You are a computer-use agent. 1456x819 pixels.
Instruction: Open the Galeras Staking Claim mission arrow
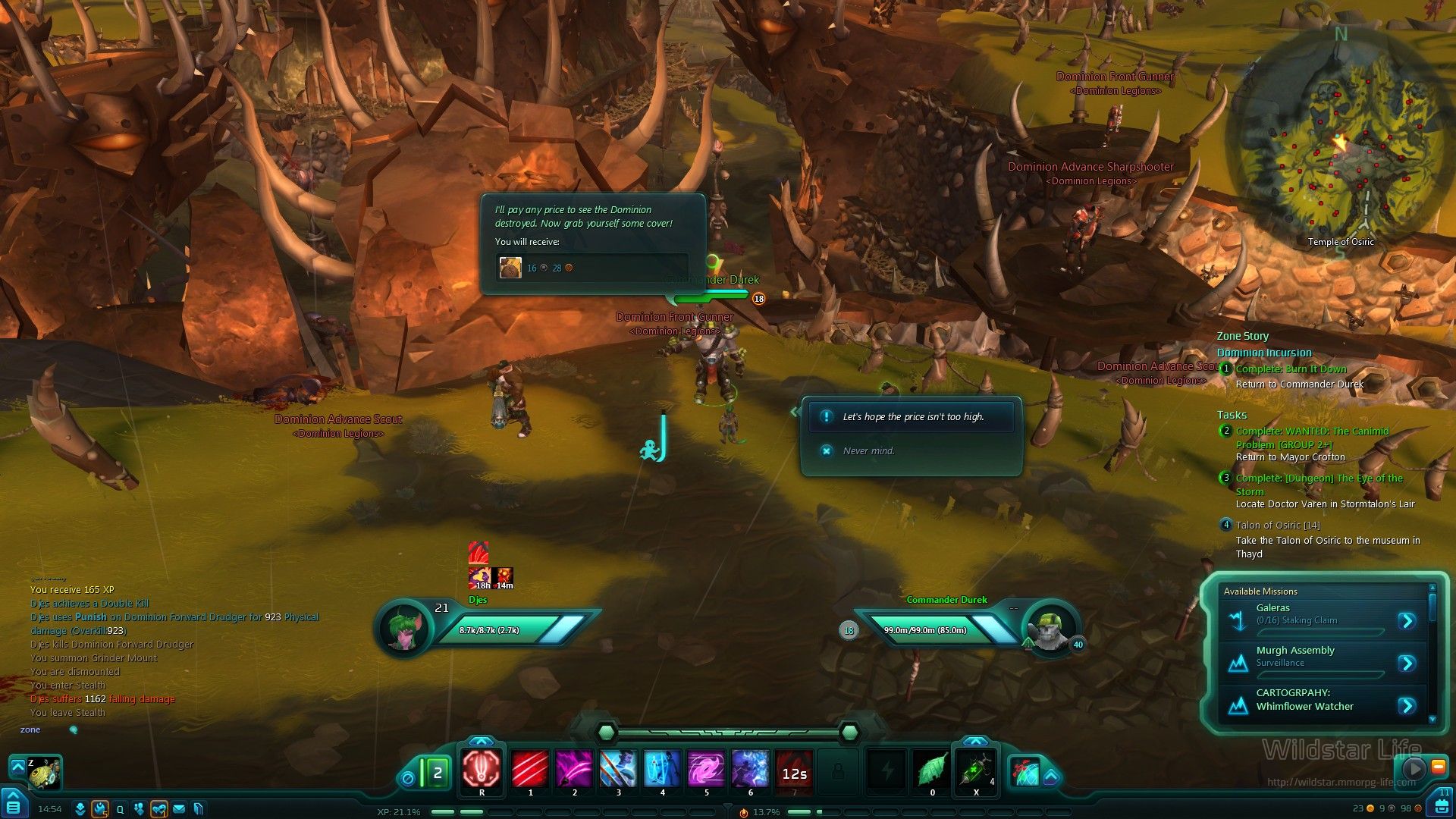[x=1407, y=621]
